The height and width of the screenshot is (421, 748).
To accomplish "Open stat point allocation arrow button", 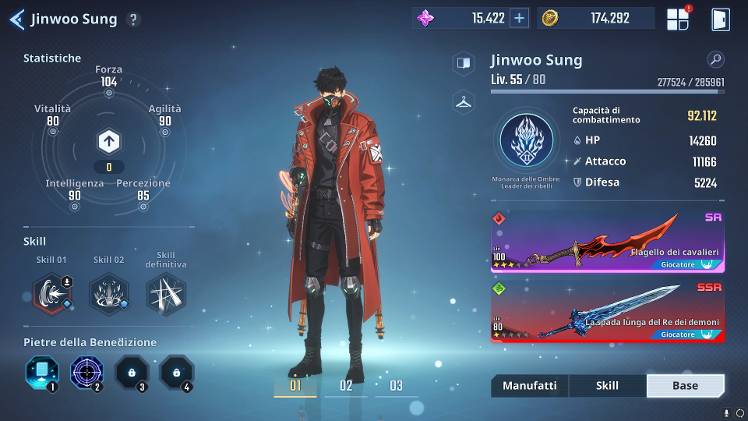I will (x=108, y=141).
